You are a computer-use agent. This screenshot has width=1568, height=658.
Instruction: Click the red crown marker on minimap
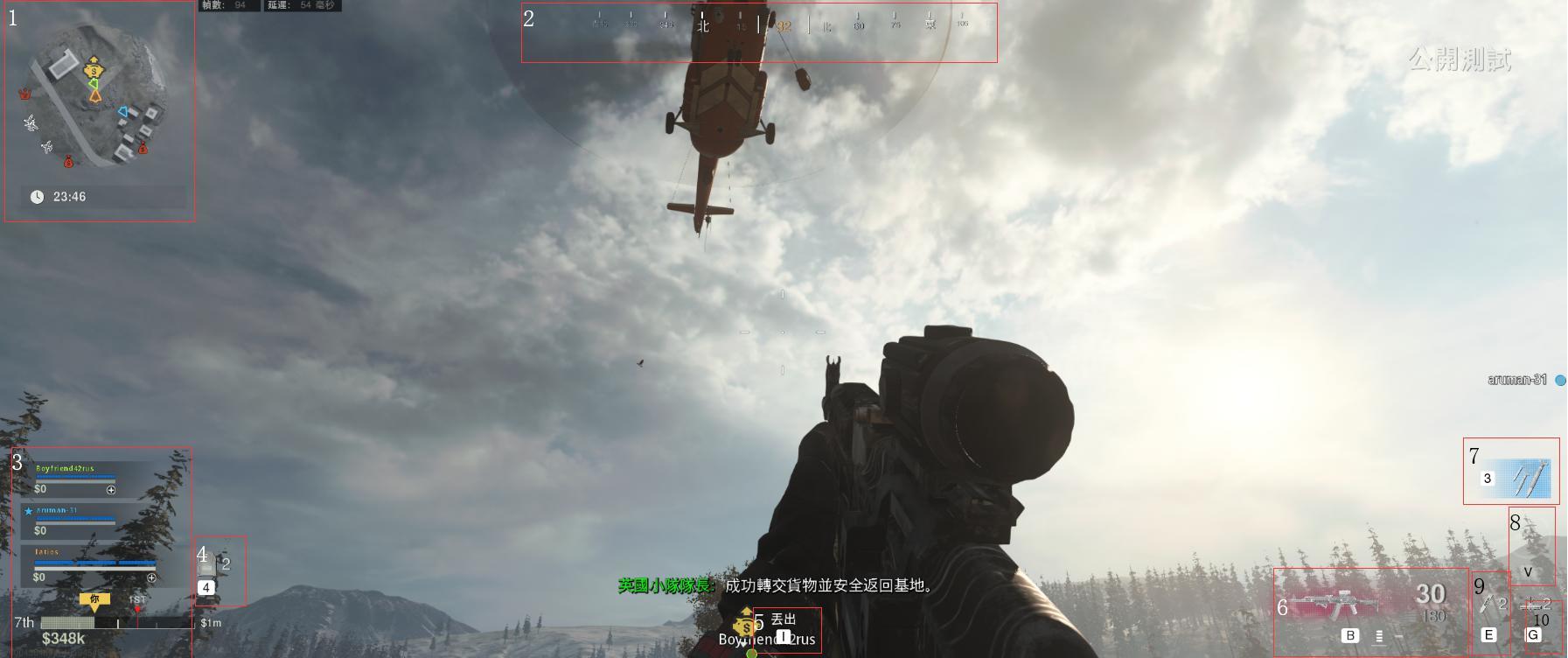(x=24, y=94)
